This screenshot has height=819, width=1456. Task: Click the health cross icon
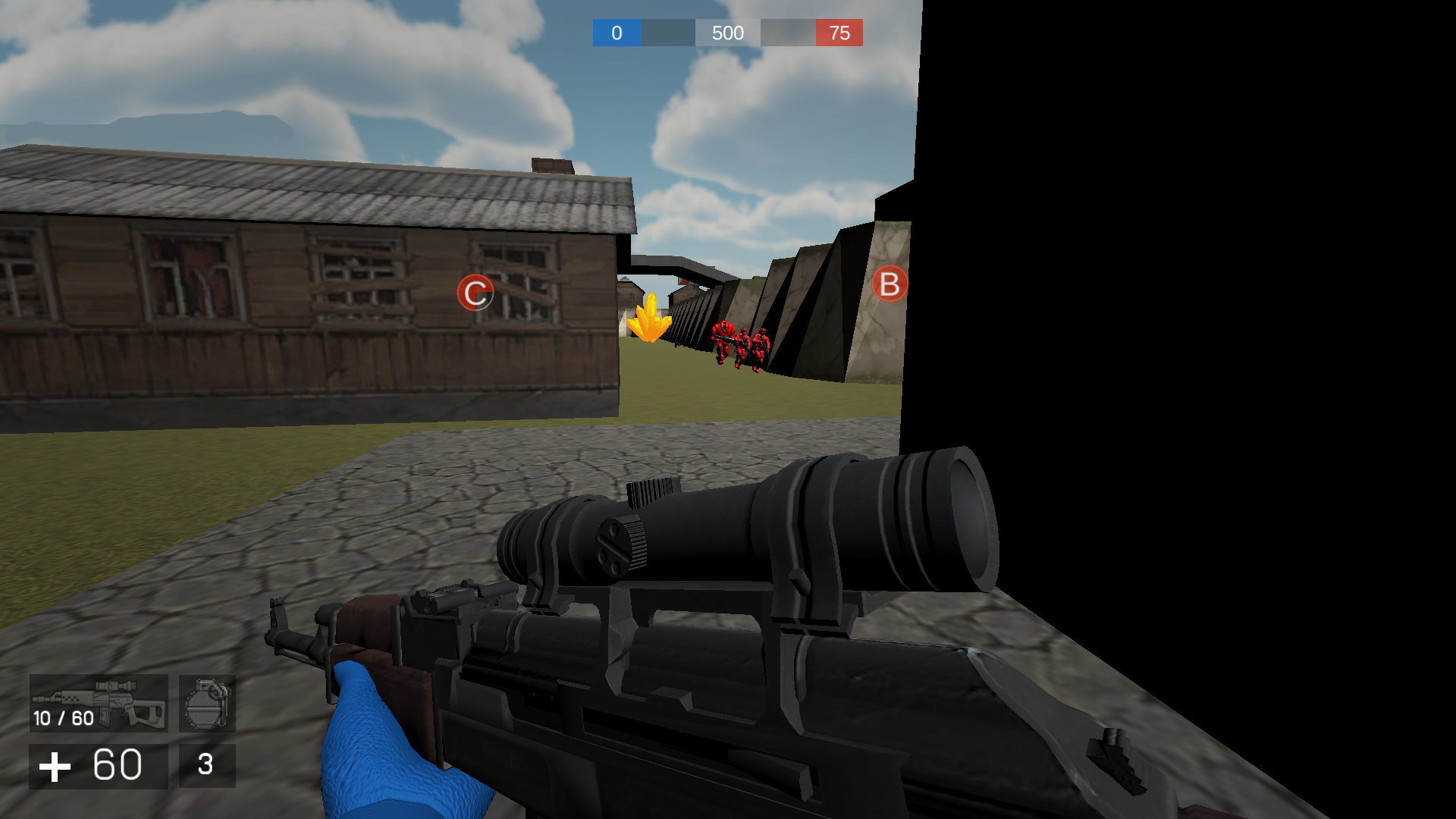(x=54, y=766)
